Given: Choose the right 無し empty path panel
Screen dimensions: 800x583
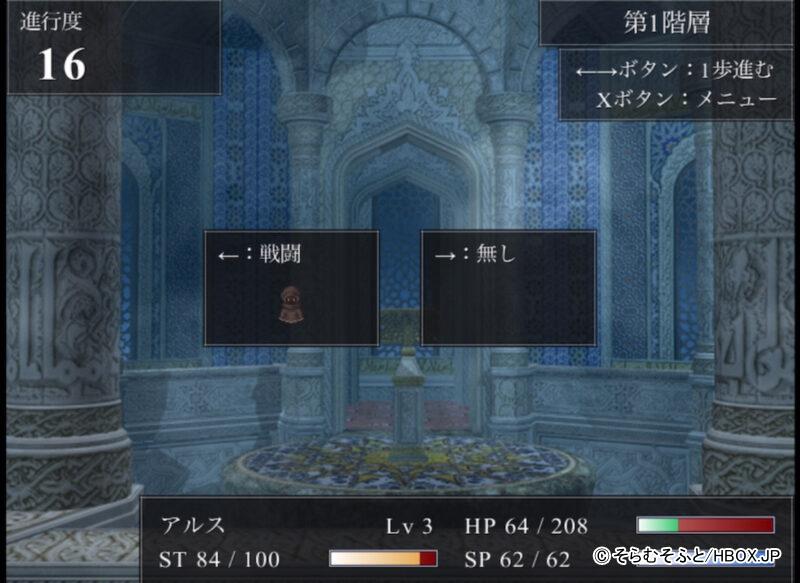Looking at the screenshot, I should click(508, 288).
